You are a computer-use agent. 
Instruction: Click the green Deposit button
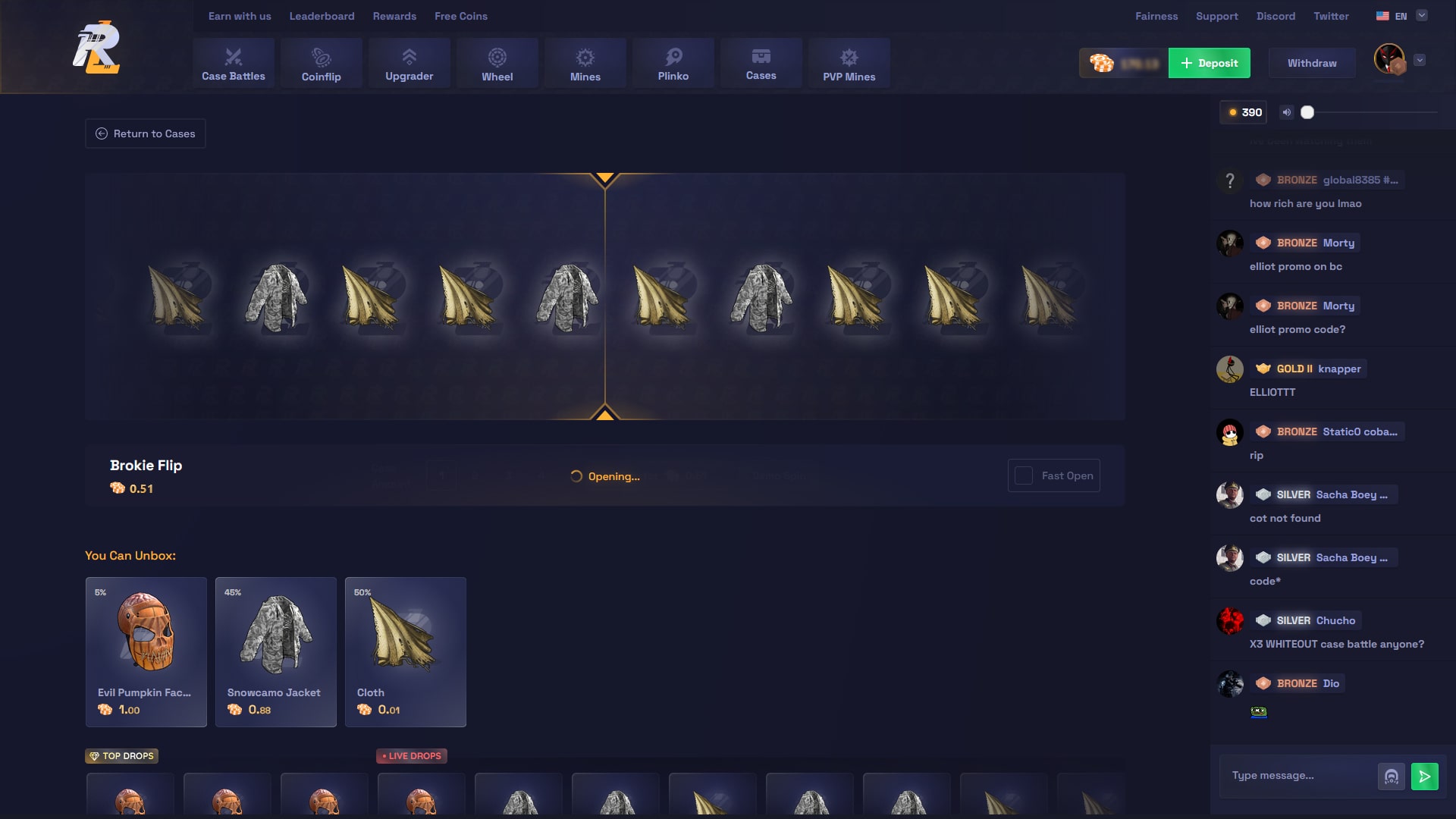[x=1209, y=63]
